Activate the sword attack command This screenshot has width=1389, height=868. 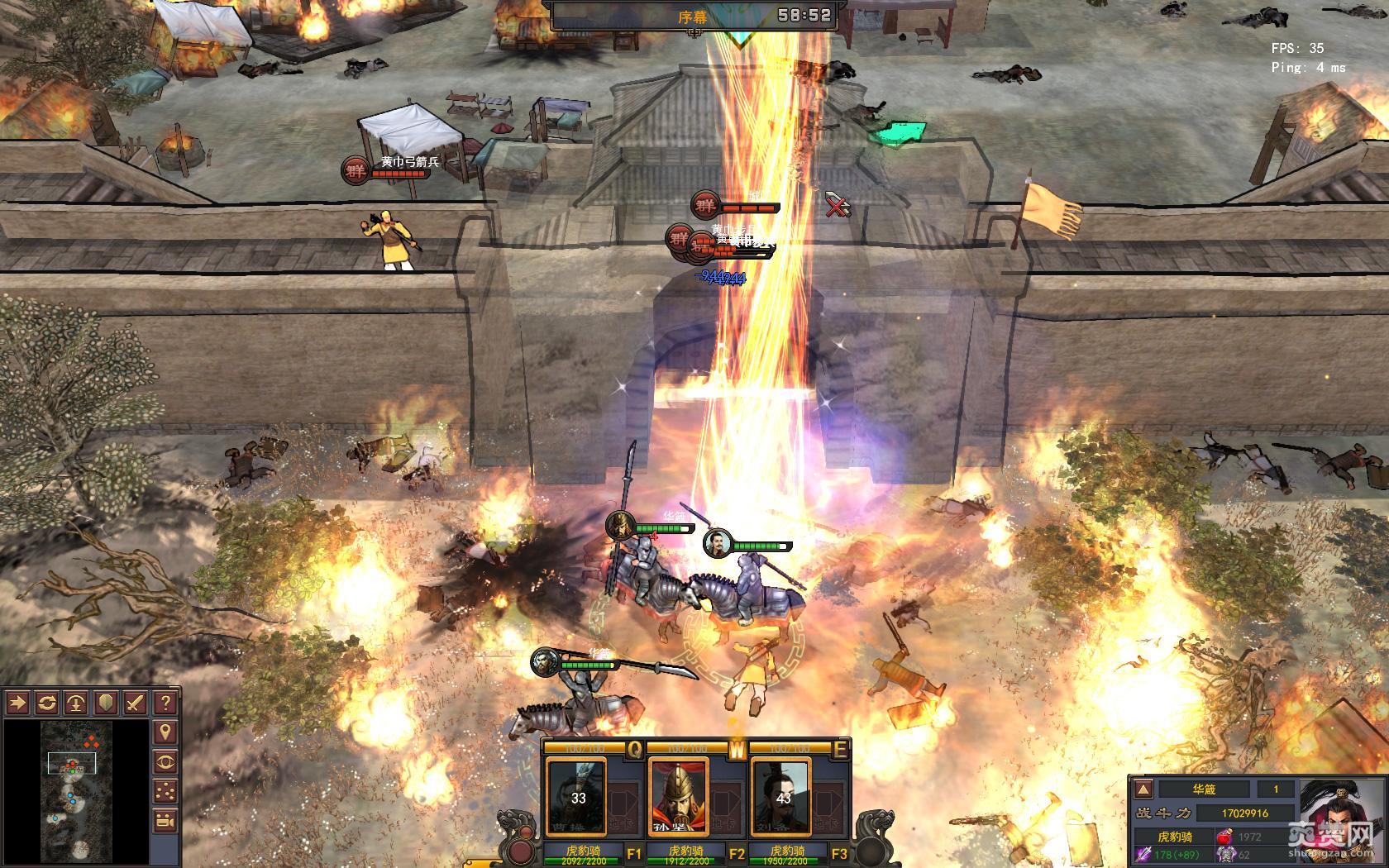pos(136,703)
